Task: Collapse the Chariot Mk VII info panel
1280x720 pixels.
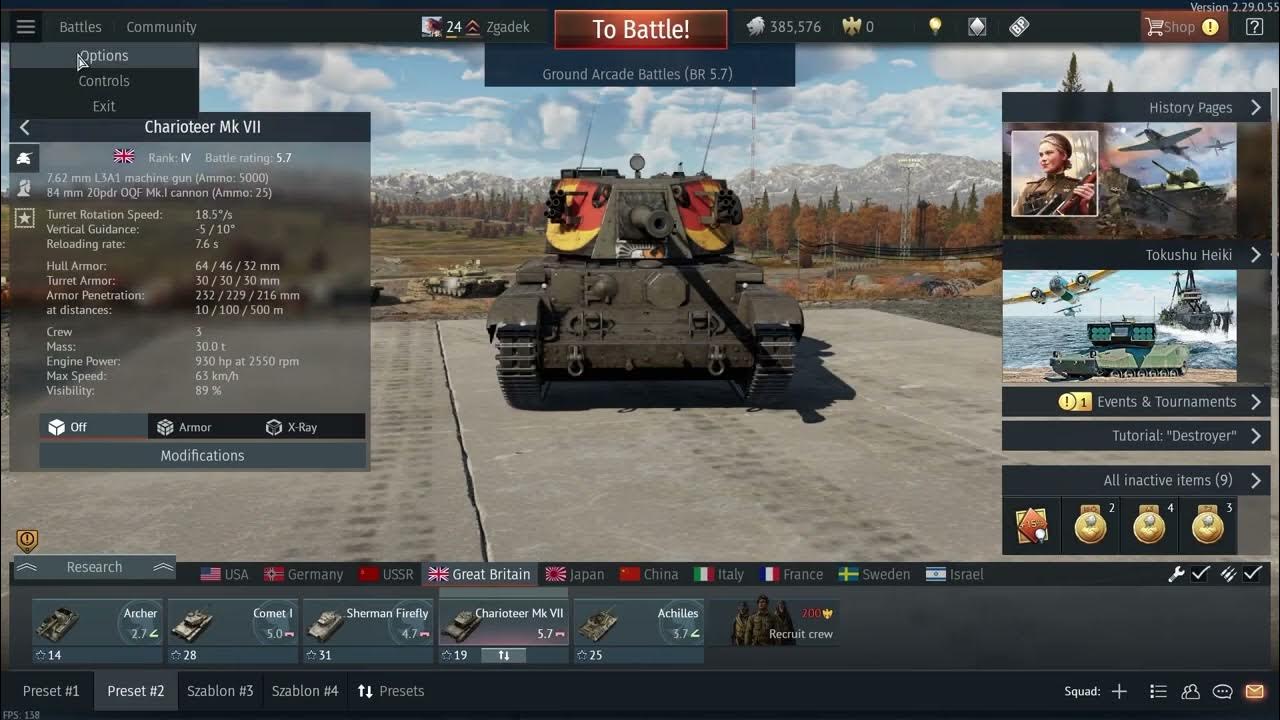Action: pos(24,127)
